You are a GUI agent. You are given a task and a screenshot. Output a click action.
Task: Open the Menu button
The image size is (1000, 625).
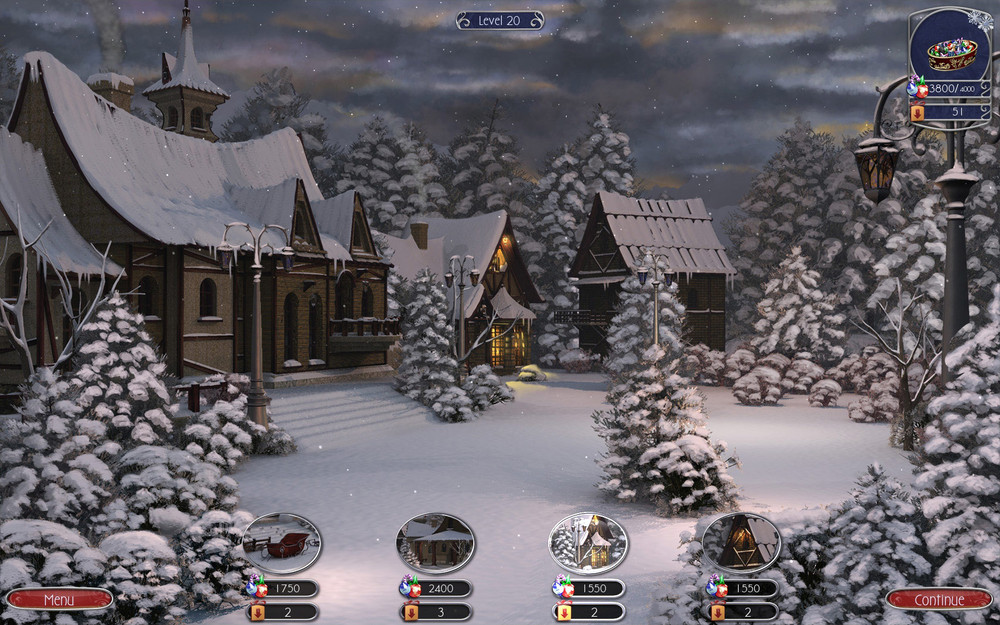coord(59,599)
